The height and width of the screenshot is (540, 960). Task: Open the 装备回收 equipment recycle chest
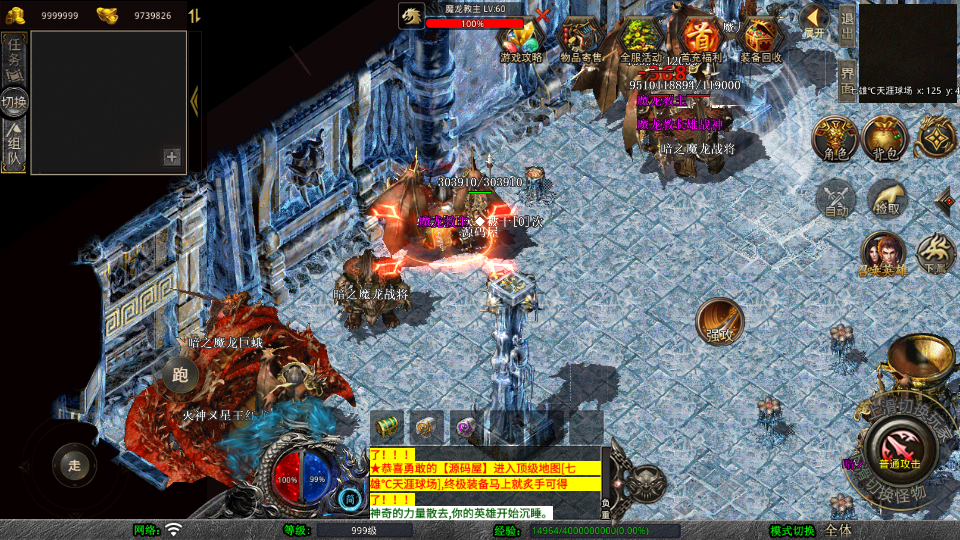click(x=761, y=38)
